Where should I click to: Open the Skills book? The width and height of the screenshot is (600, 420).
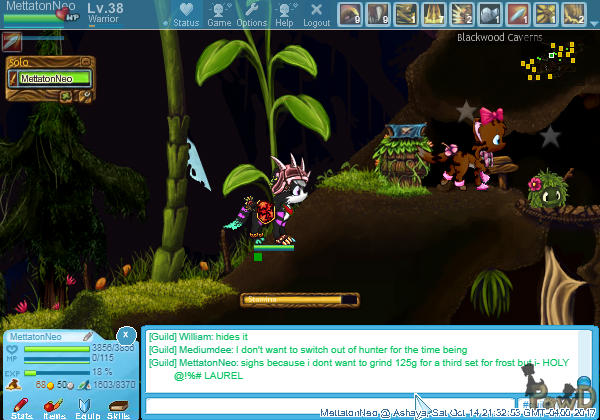[x=118, y=407]
